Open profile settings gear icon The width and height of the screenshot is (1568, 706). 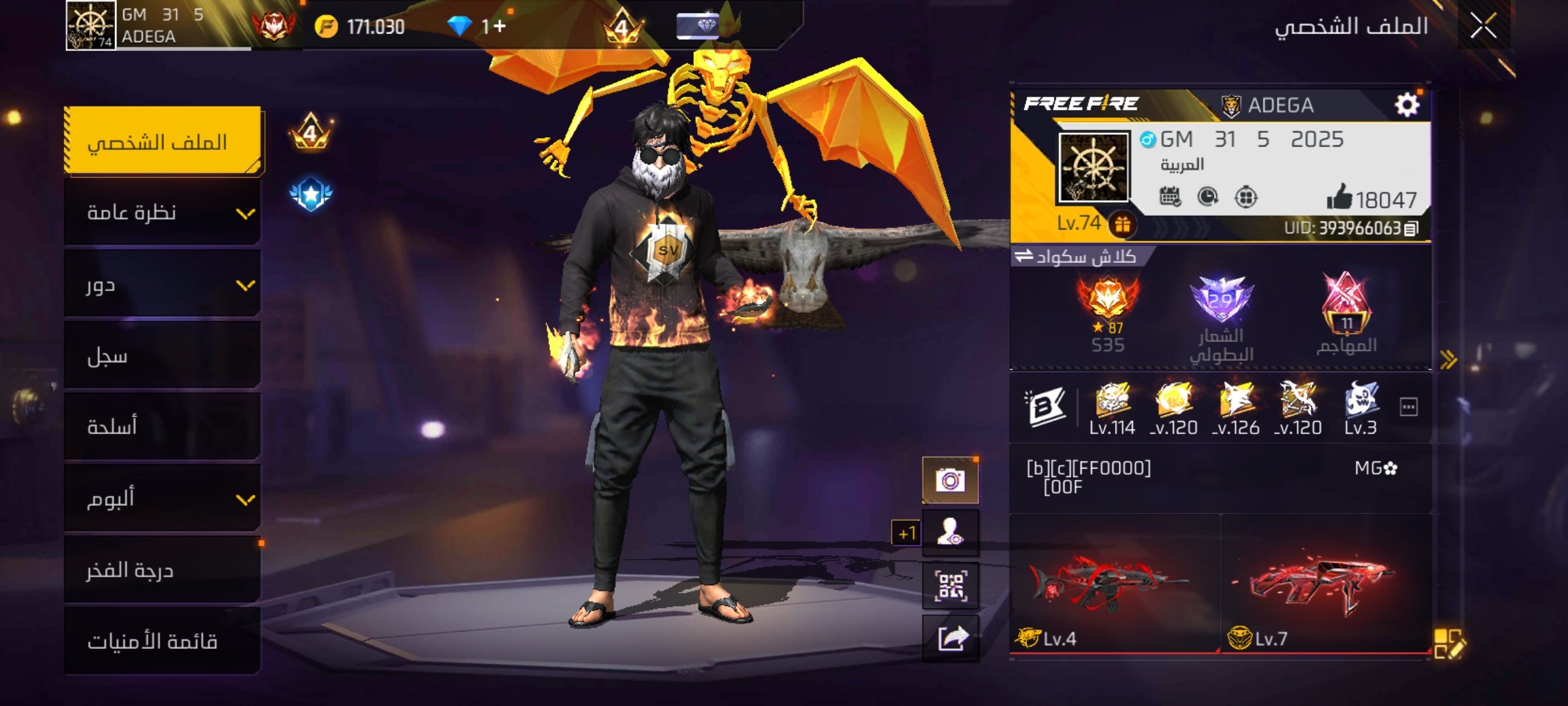pos(1407,105)
